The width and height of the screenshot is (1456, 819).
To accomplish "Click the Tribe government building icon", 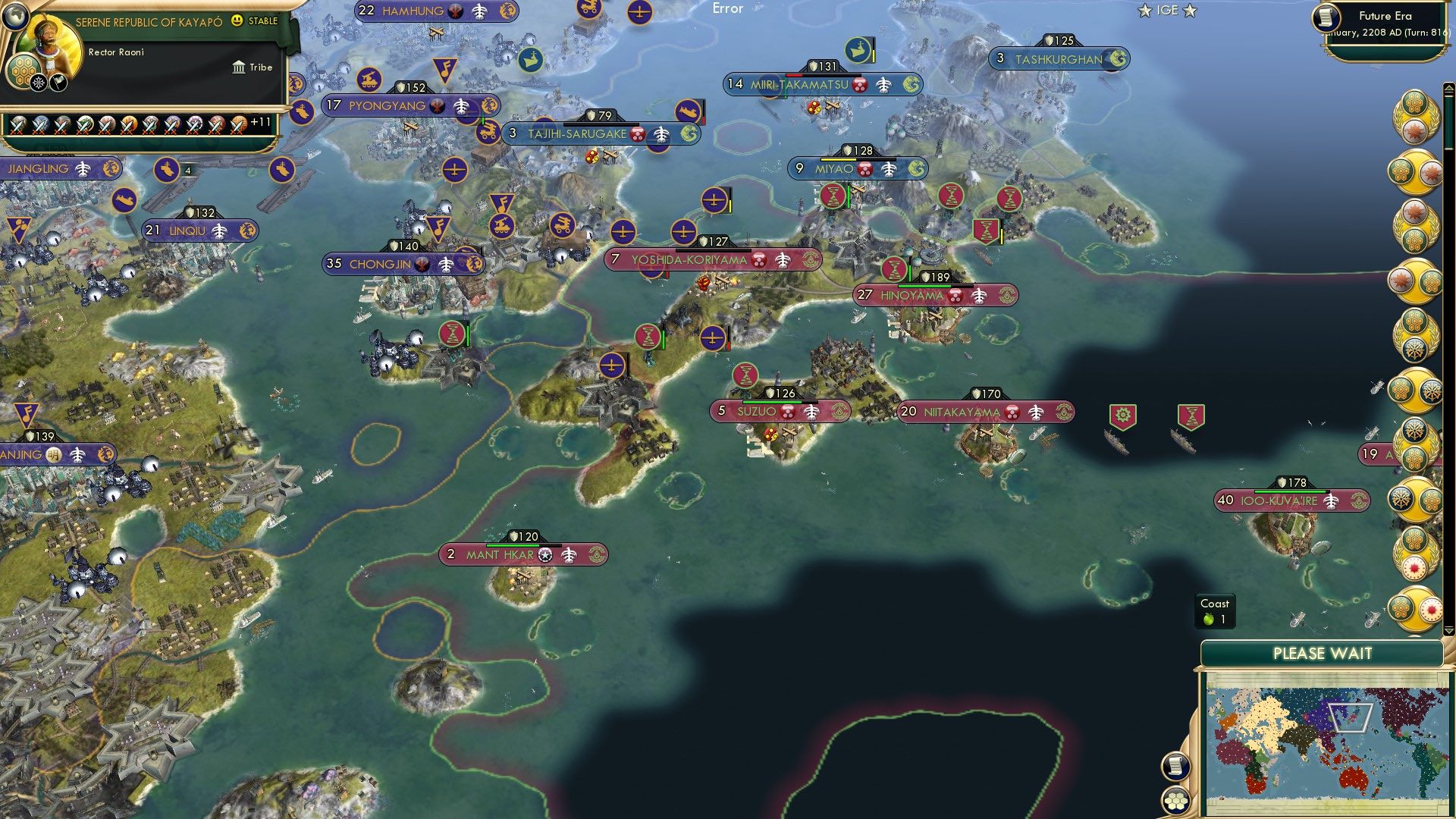I will click(239, 67).
